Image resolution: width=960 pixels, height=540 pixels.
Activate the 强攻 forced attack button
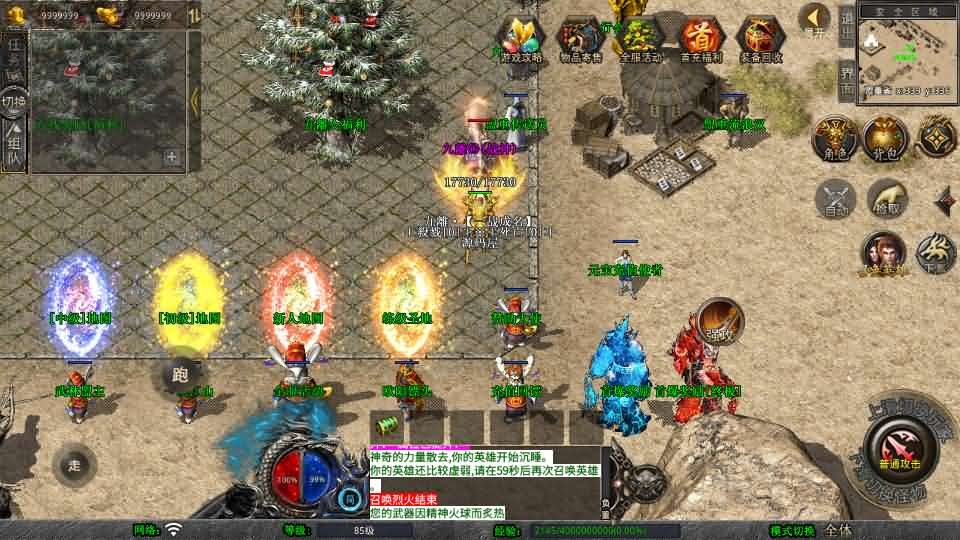[720, 320]
